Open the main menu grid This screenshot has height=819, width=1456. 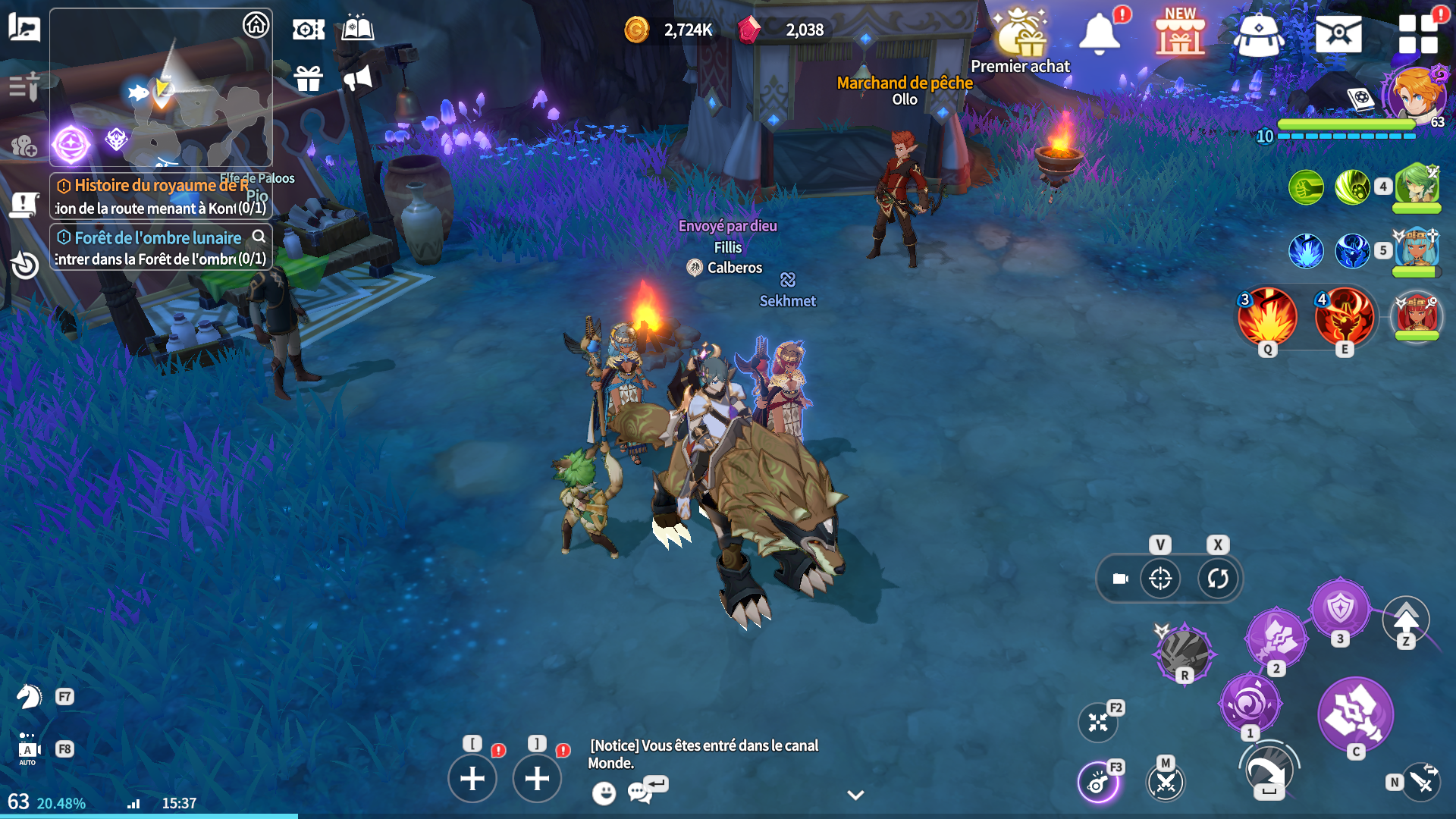point(1417,34)
